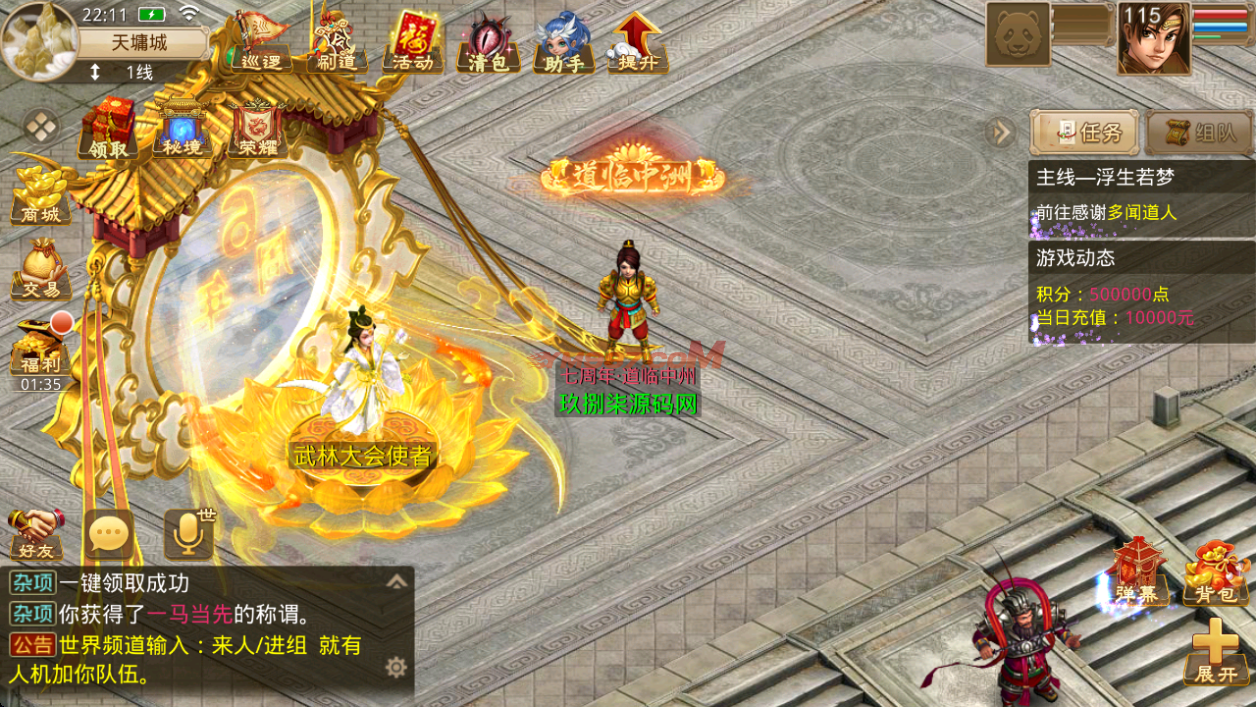Open the 活动 events panel

pos(412,42)
